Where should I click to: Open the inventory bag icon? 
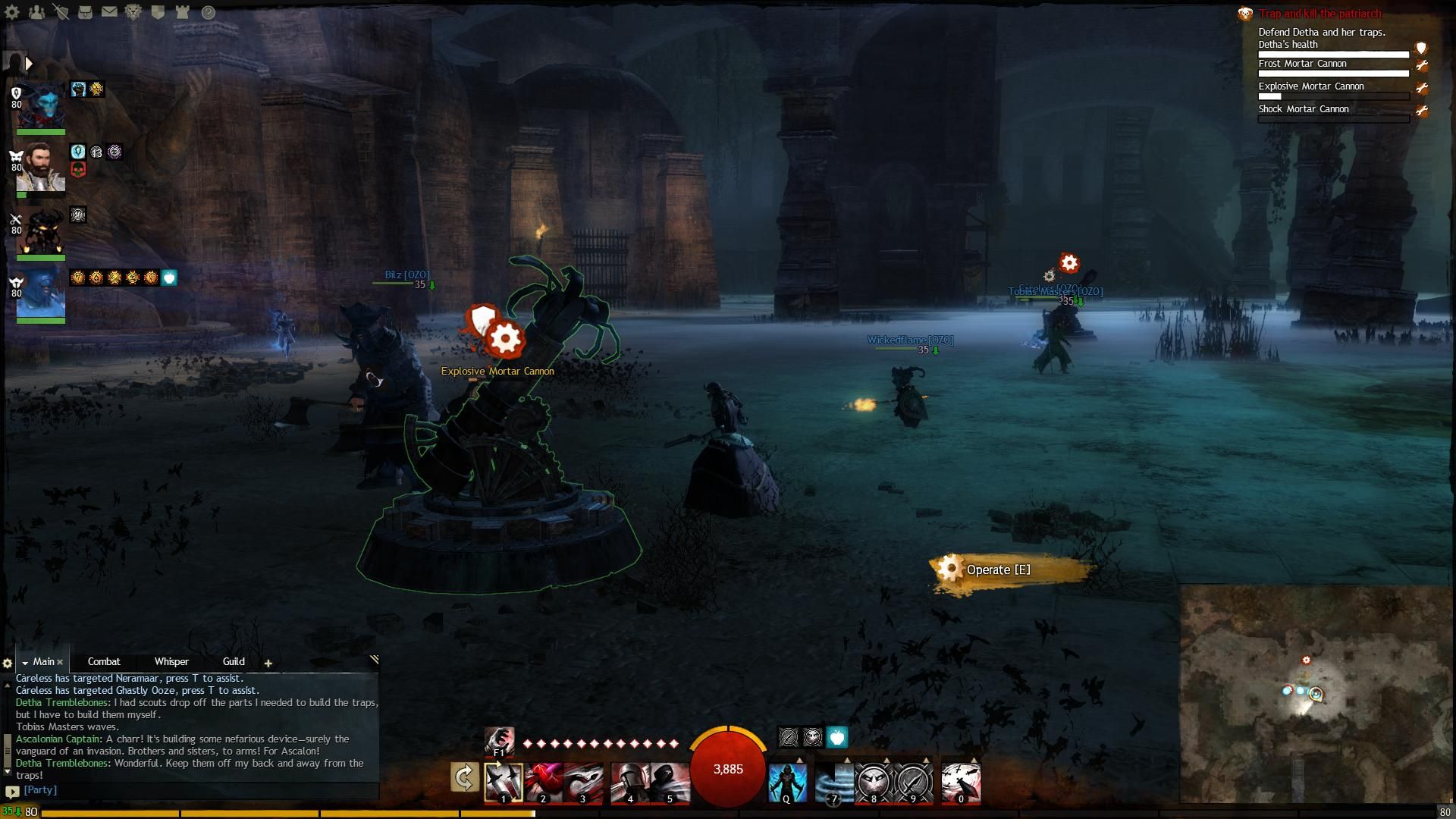coord(85,12)
